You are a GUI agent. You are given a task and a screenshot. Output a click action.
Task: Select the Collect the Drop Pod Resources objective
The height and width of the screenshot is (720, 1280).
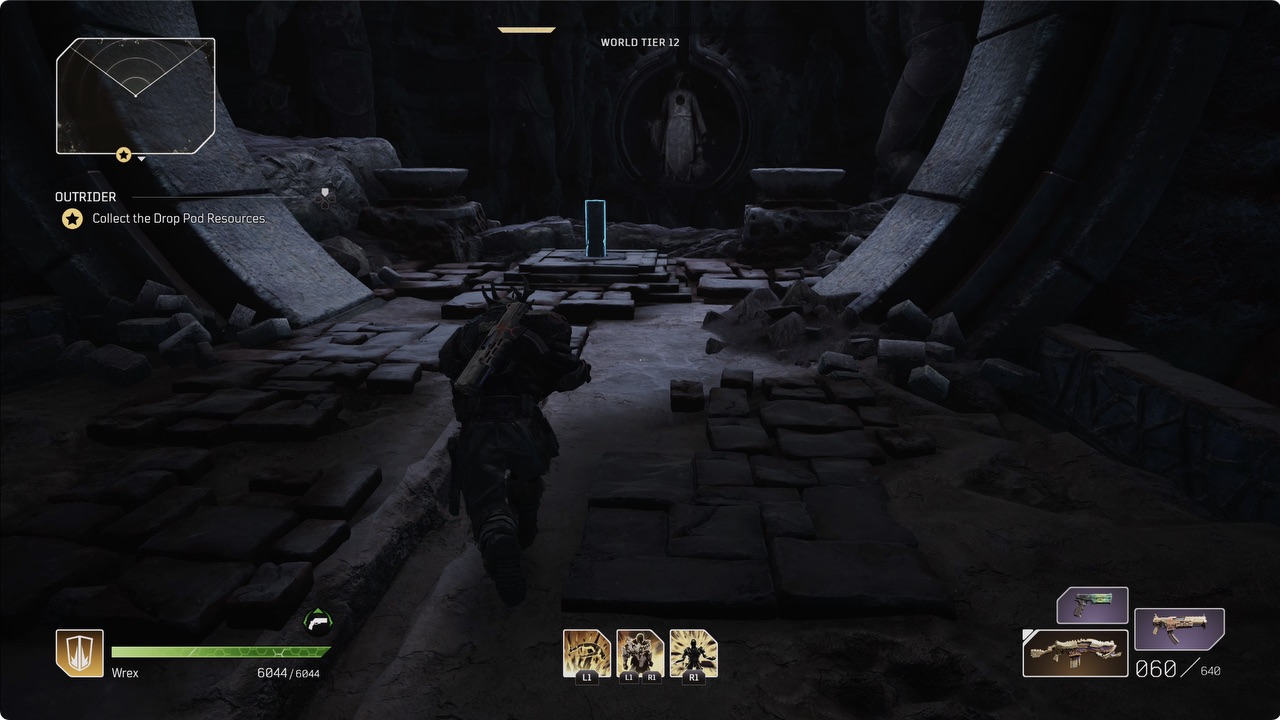tap(180, 218)
